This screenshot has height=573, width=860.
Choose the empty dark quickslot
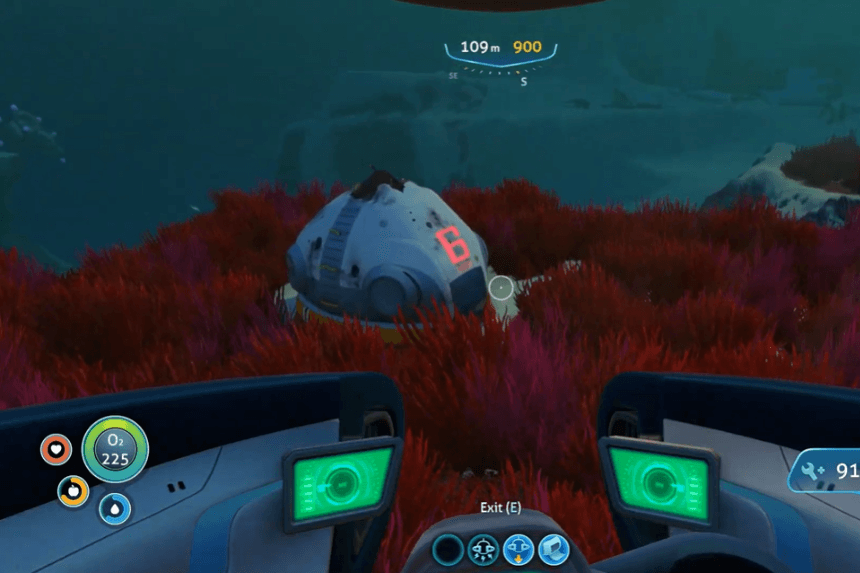[449, 548]
